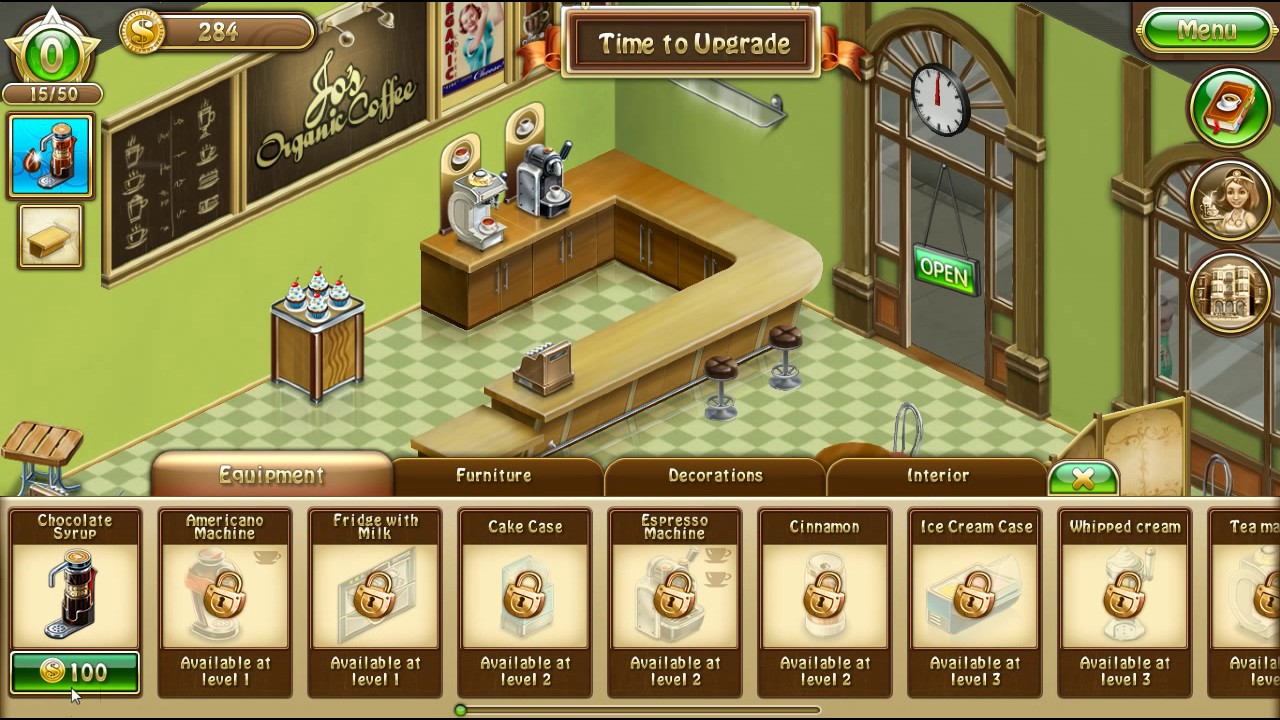
Task: Switch to the Decorations tab
Action: 715,476
